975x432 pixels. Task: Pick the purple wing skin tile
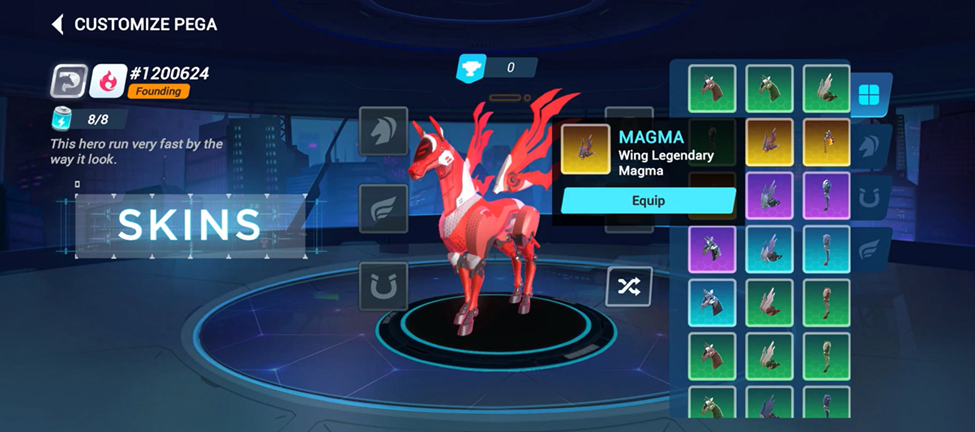tap(769, 196)
